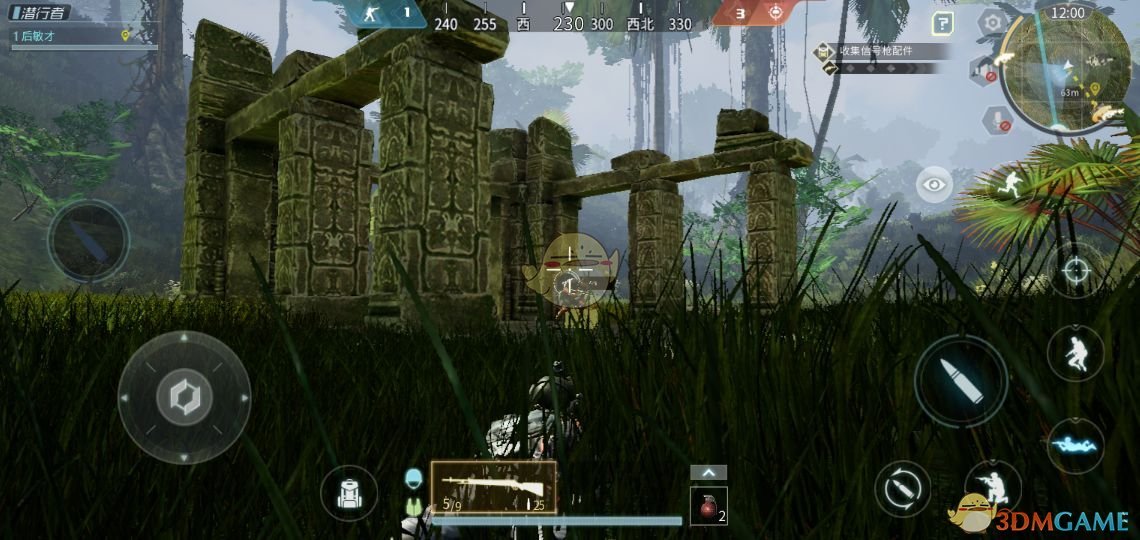Select the grenade item slot
1140x540 pixels.
708,505
